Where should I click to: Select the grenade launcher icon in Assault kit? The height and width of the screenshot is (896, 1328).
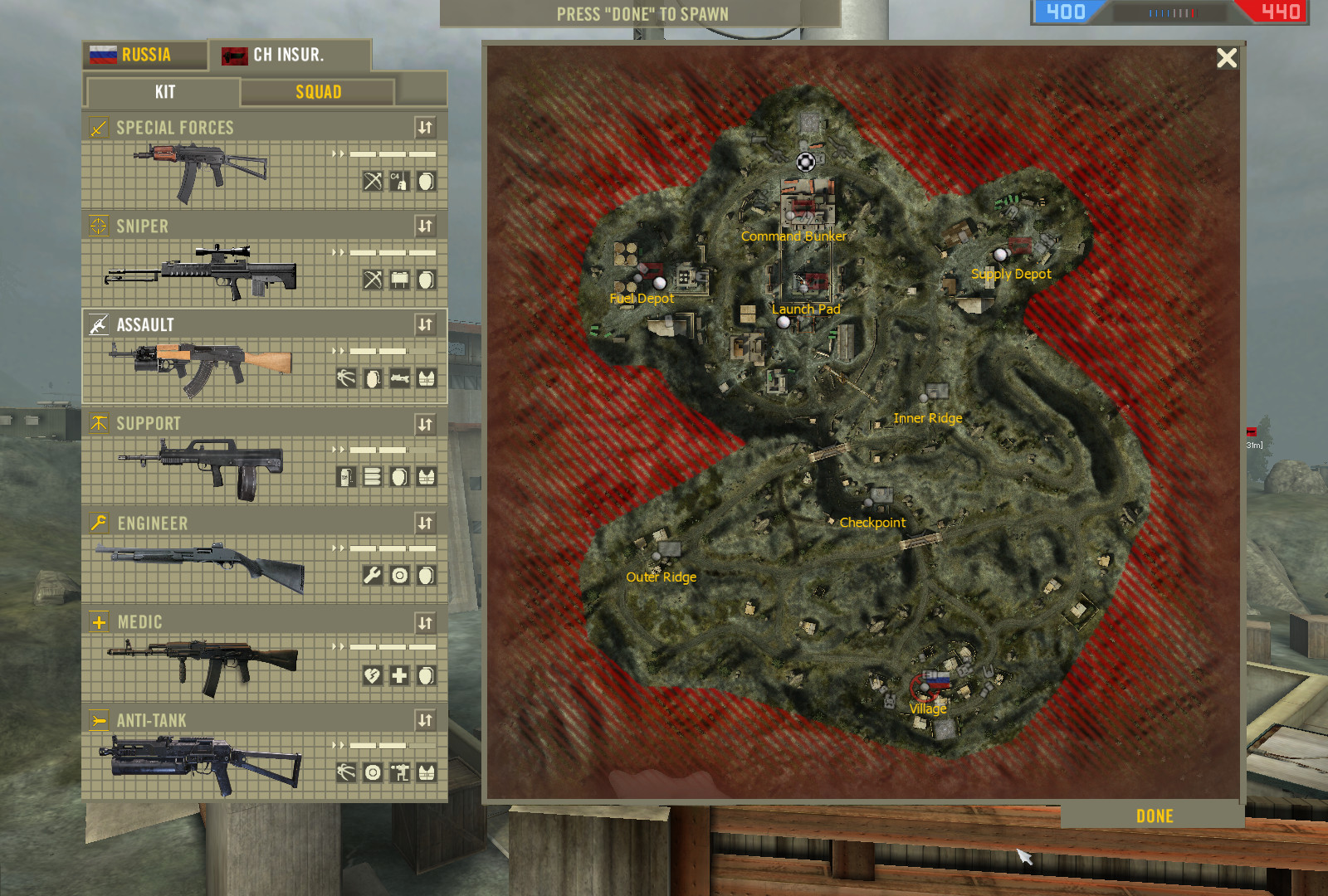pos(398,377)
